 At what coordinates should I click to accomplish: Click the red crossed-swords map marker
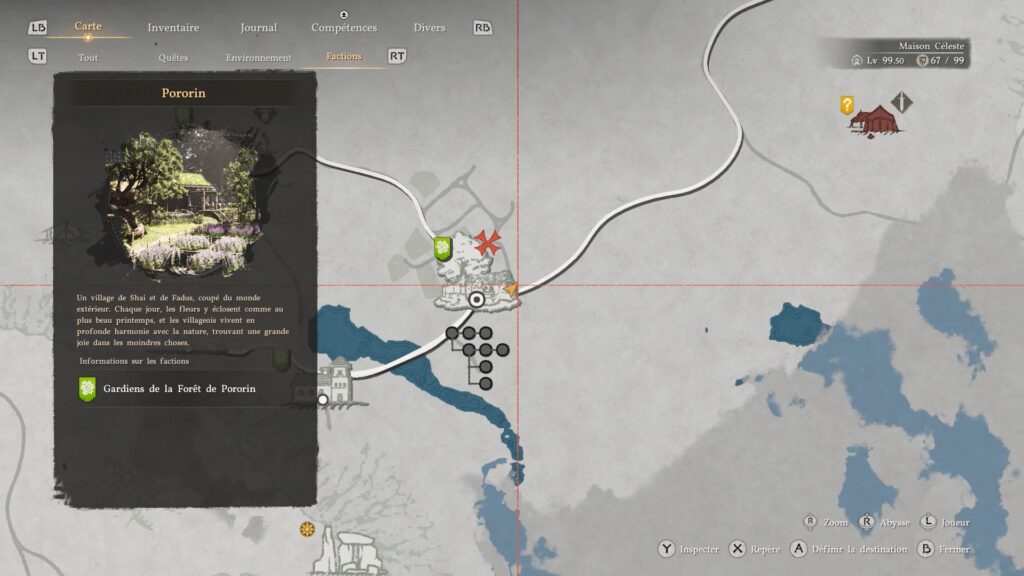click(x=488, y=242)
